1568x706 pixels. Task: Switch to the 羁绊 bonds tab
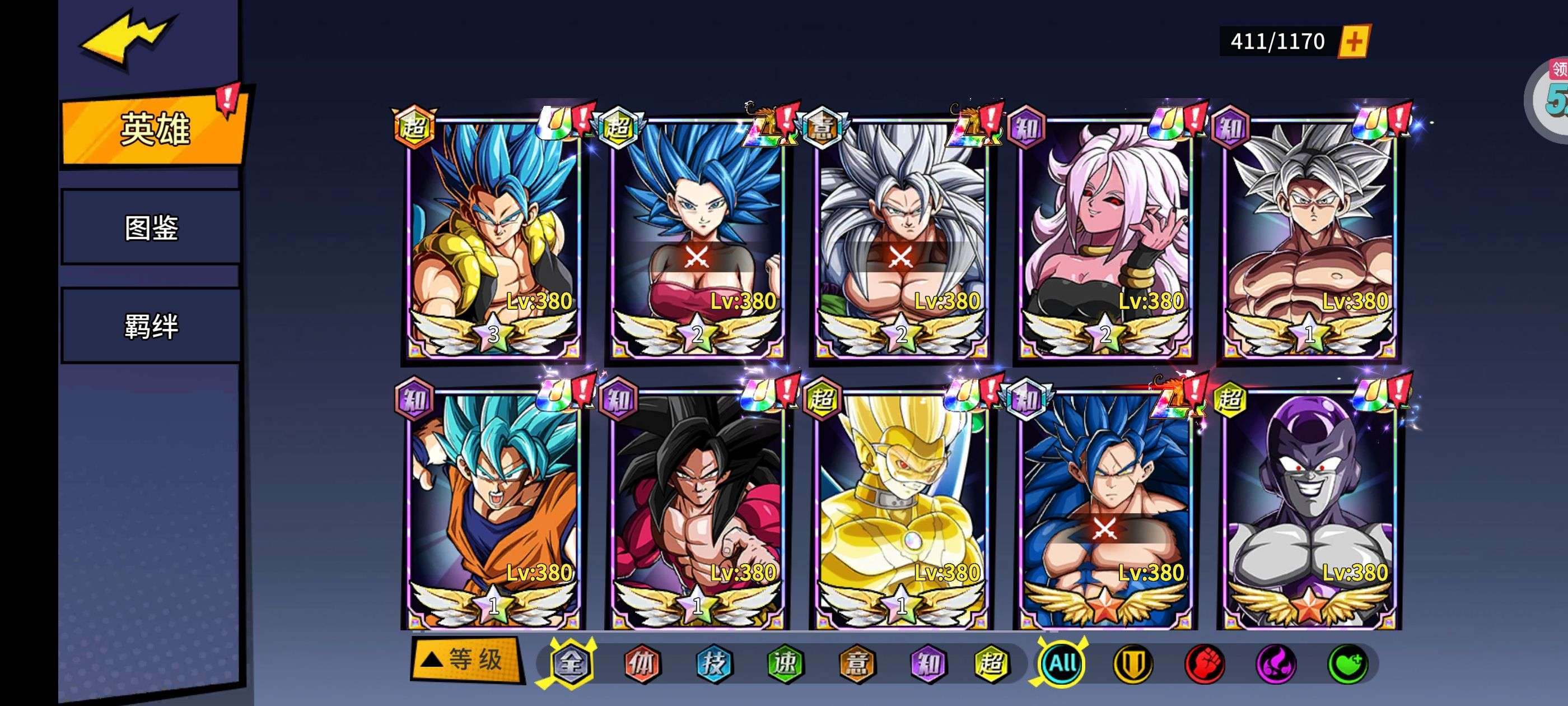[x=151, y=326]
